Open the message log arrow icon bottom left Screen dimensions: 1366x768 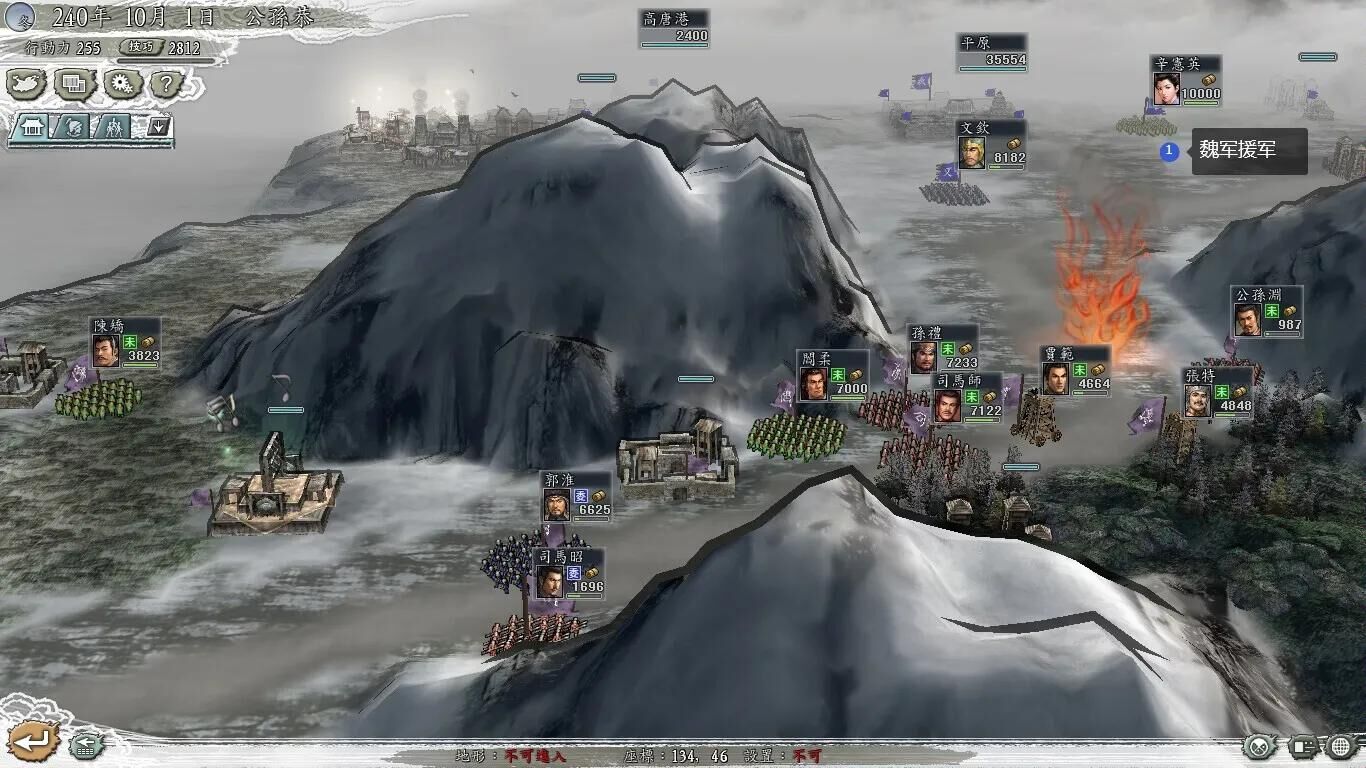(x=86, y=745)
